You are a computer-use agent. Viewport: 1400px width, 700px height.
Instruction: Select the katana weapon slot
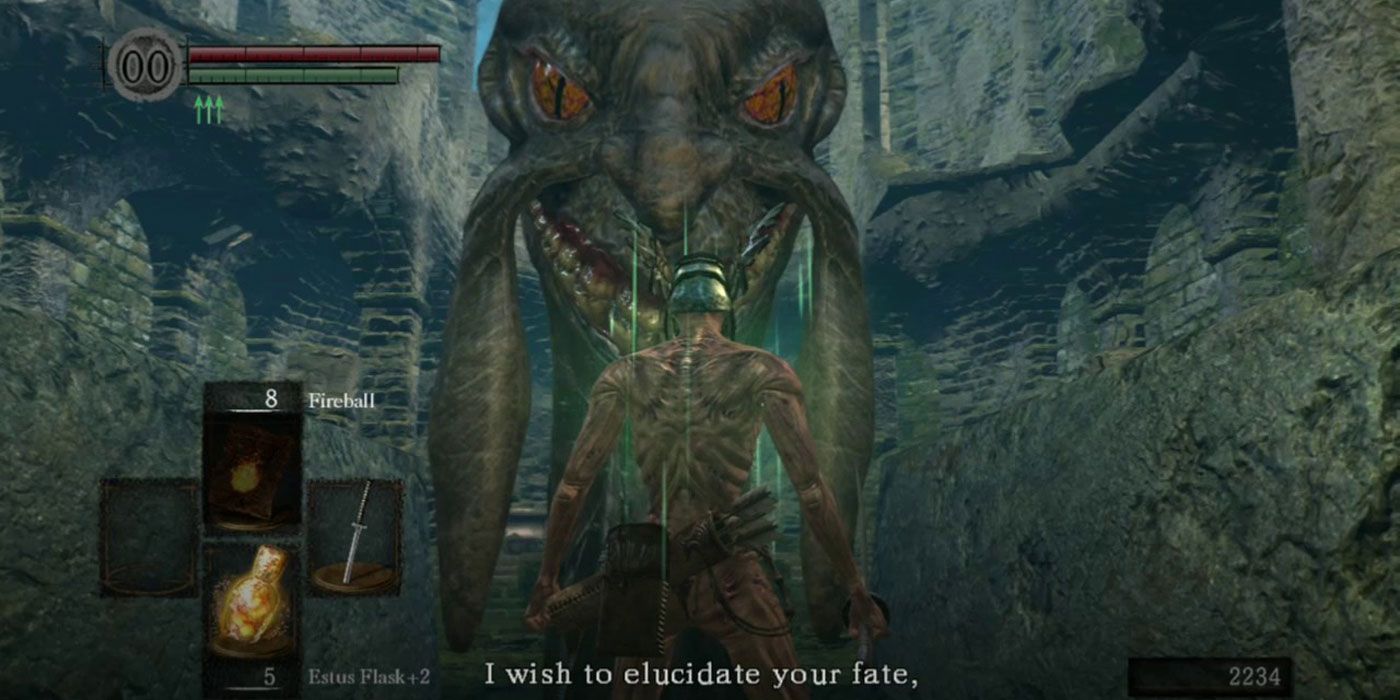click(x=354, y=538)
